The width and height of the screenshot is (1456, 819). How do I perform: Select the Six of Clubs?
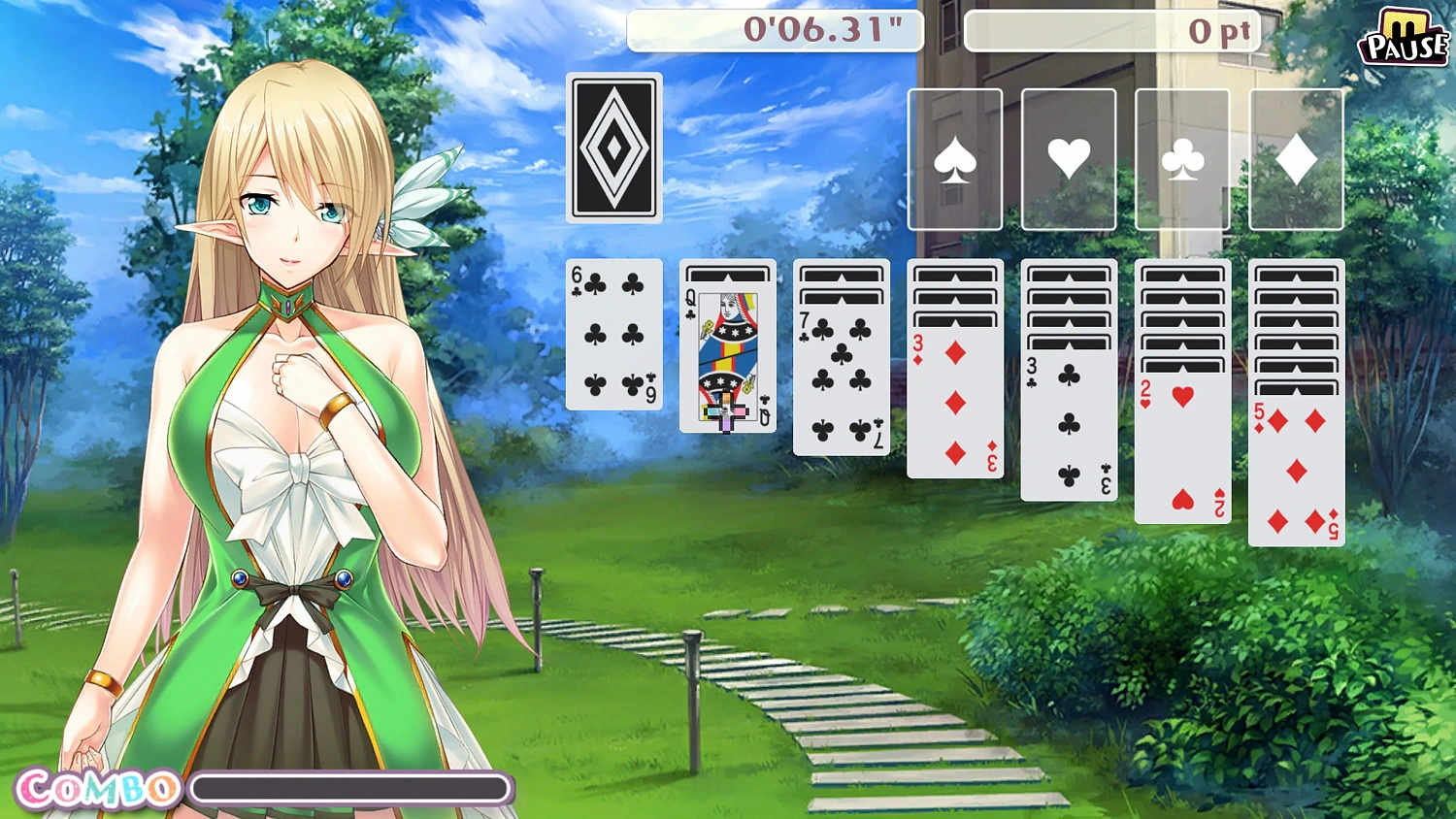click(613, 335)
